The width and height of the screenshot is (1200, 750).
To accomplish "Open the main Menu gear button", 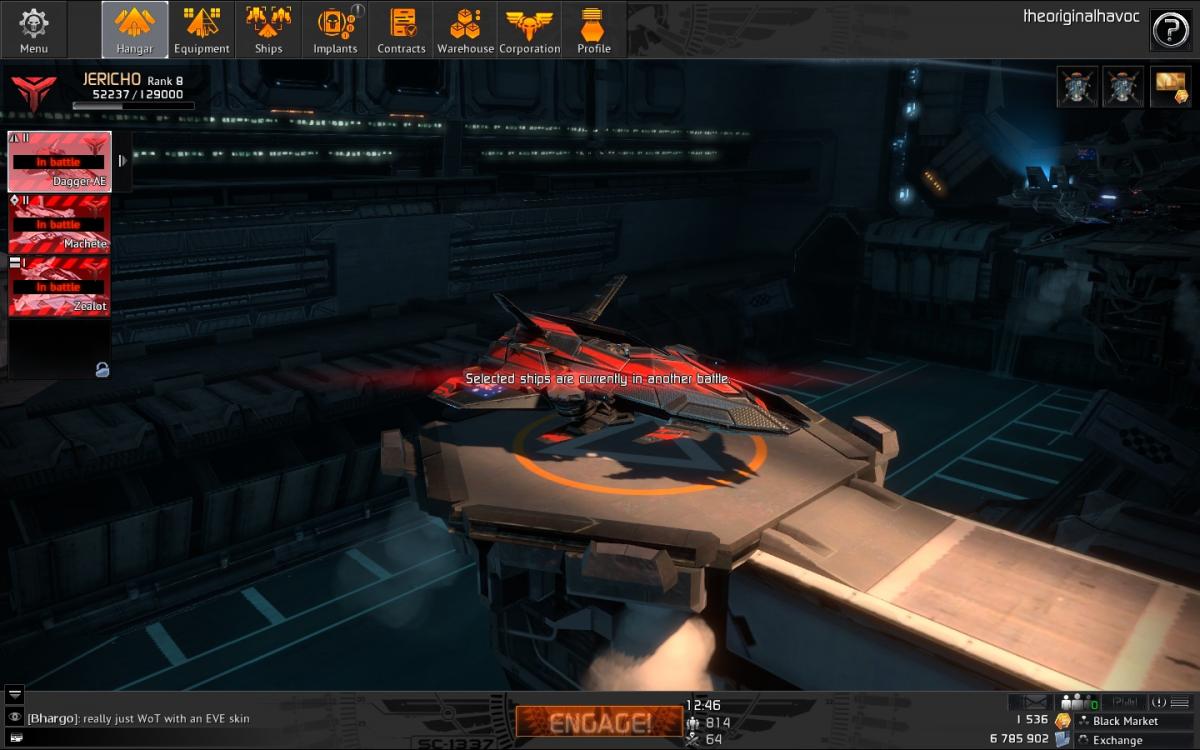I will [x=34, y=30].
